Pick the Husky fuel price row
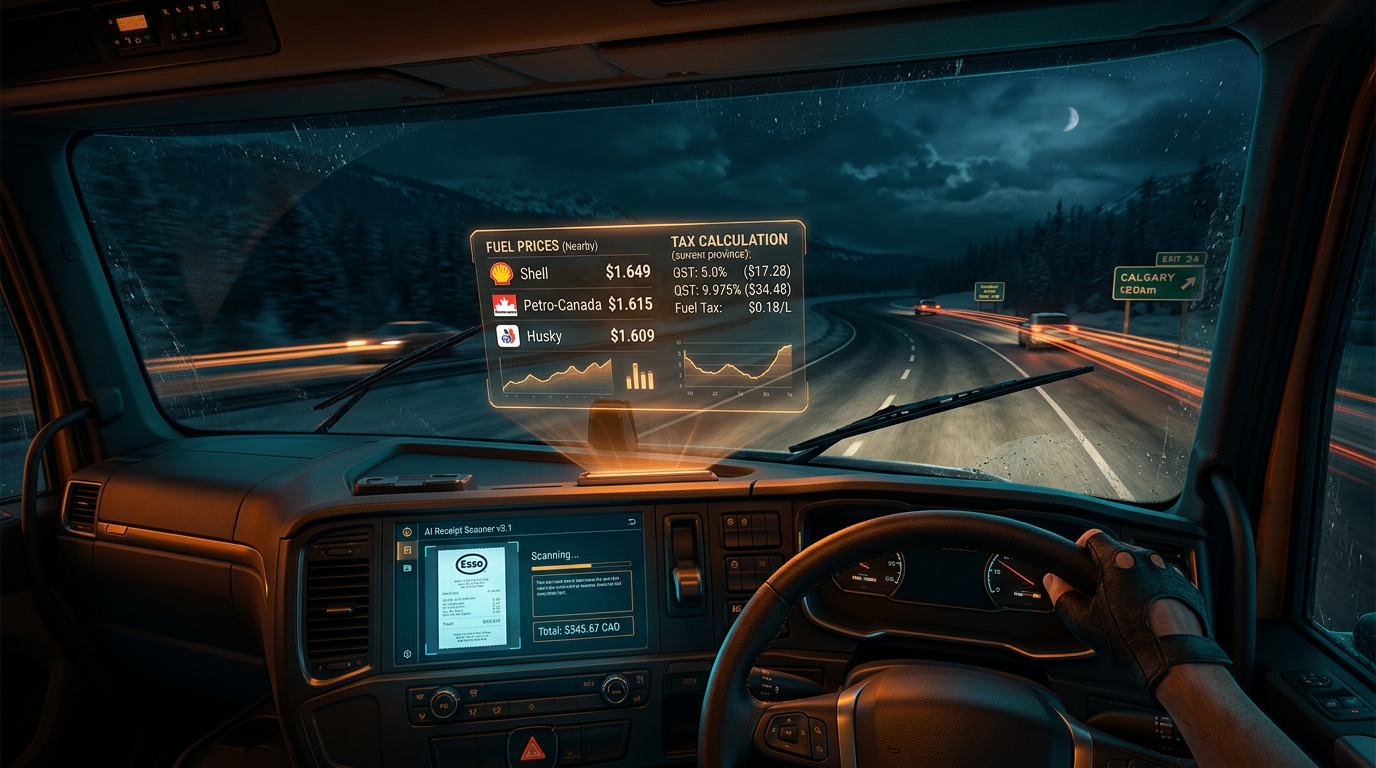This screenshot has width=1376, height=768. pos(574,336)
